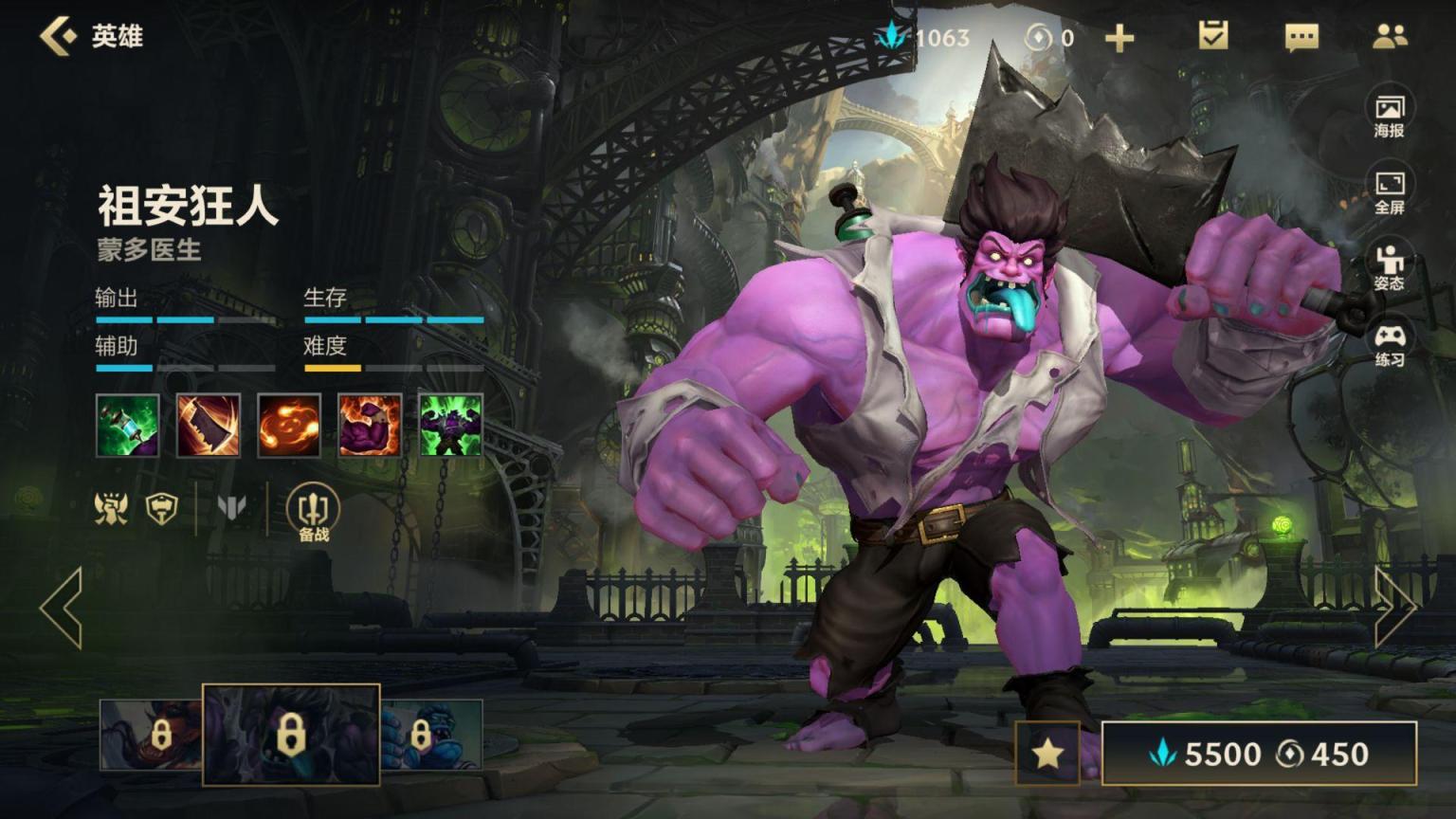Switch to 全屏 fullscreen view
This screenshot has height=819, width=1456.
coord(1390,192)
